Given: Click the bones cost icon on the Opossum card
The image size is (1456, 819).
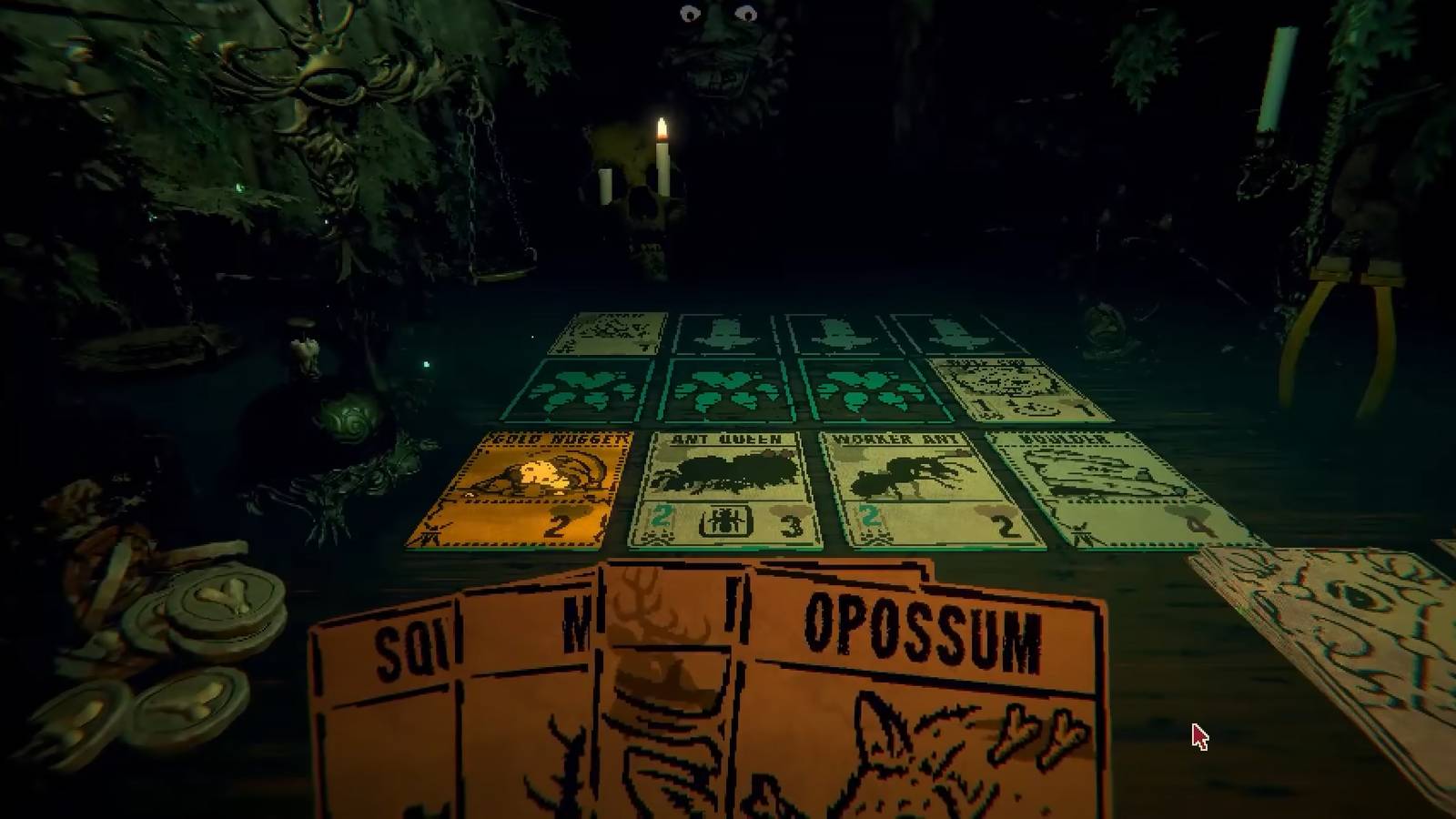Looking at the screenshot, I should point(1037,728).
